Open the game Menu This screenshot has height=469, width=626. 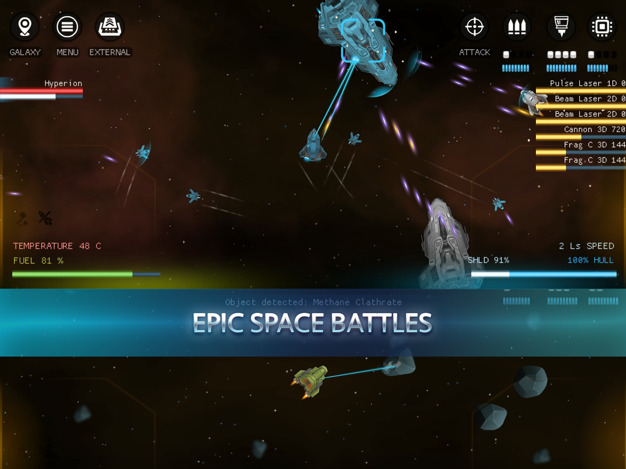click(67, 28)
